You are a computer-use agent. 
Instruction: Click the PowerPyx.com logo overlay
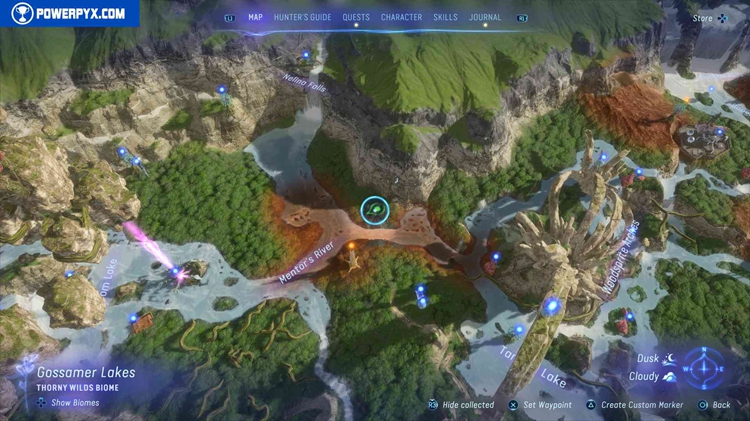70,13
